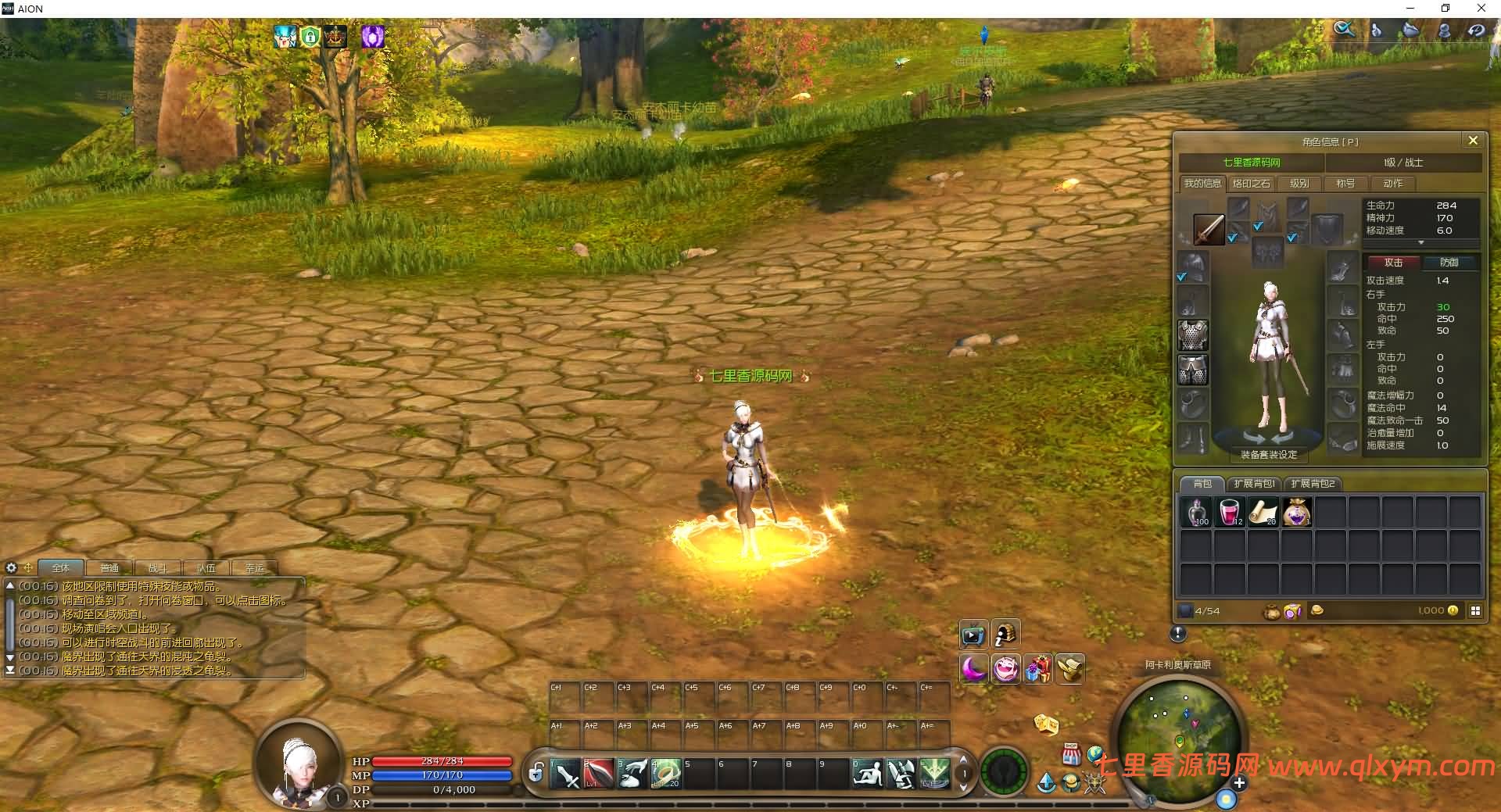Open the 战斗 chat tab
The image size is (1501, 812).
(x=158, y=568)
